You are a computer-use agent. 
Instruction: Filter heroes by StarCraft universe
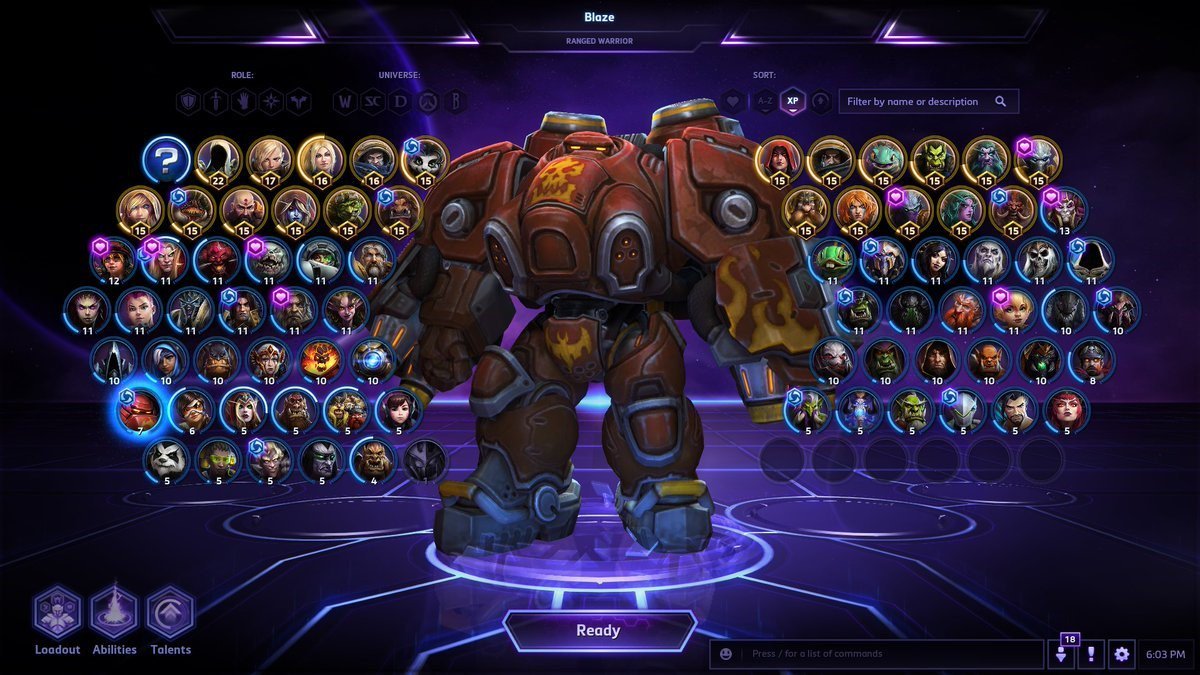(x=373, y=101)
